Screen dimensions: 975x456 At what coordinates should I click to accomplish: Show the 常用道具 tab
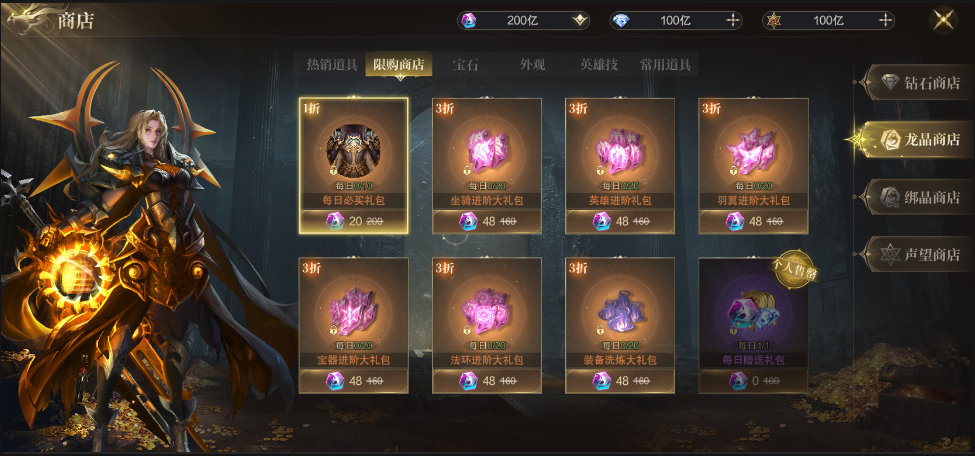pos(666,65)
